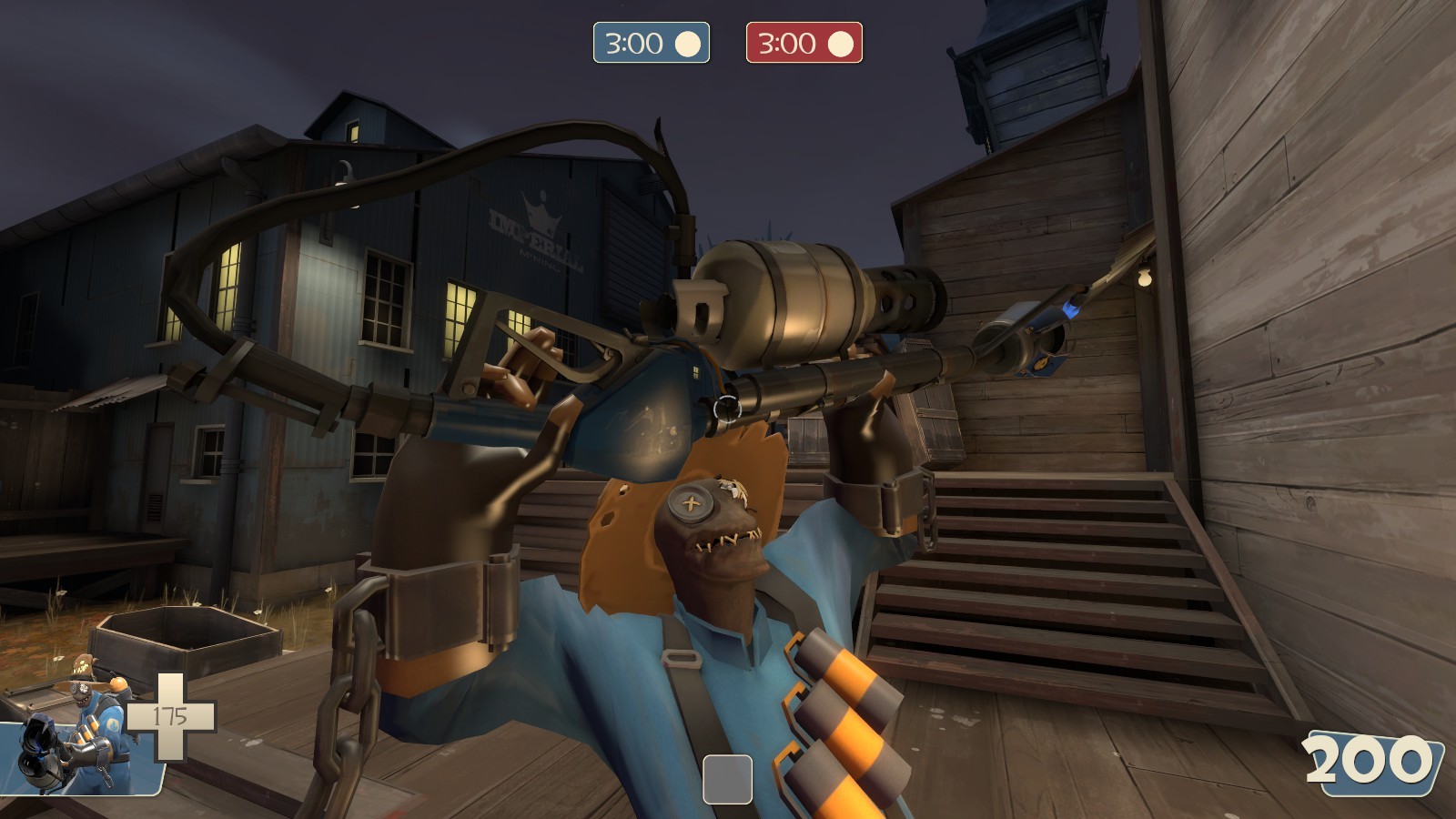Click the gray square slot at bottom center
Image resolution: width=1456 pixels, height=819 pixels.
tap(728, 778)
